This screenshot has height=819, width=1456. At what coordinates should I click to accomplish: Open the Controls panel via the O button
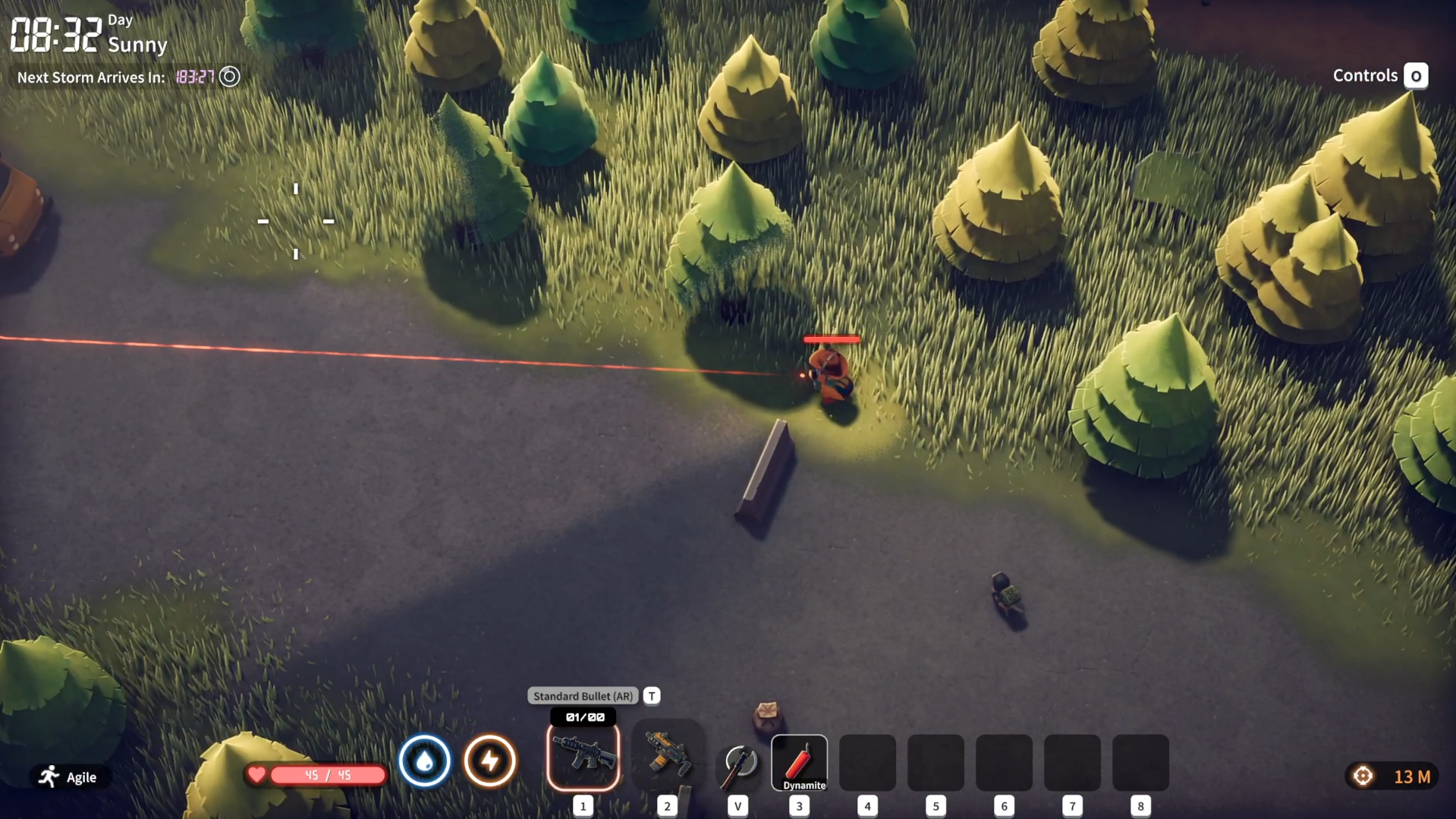click(1415, 75)
